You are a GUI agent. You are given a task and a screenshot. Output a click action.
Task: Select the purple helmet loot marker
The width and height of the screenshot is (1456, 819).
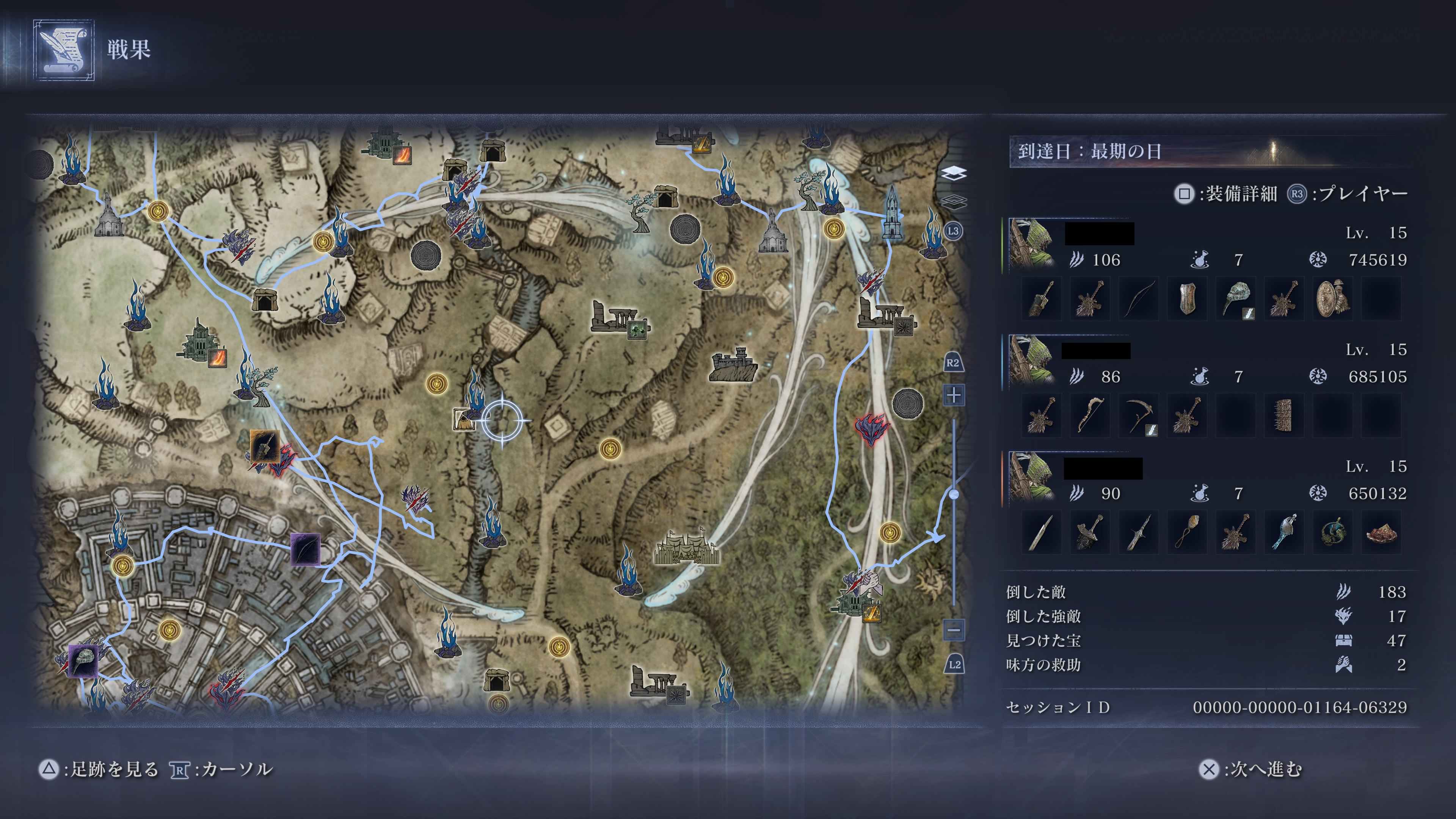[83, 660]
